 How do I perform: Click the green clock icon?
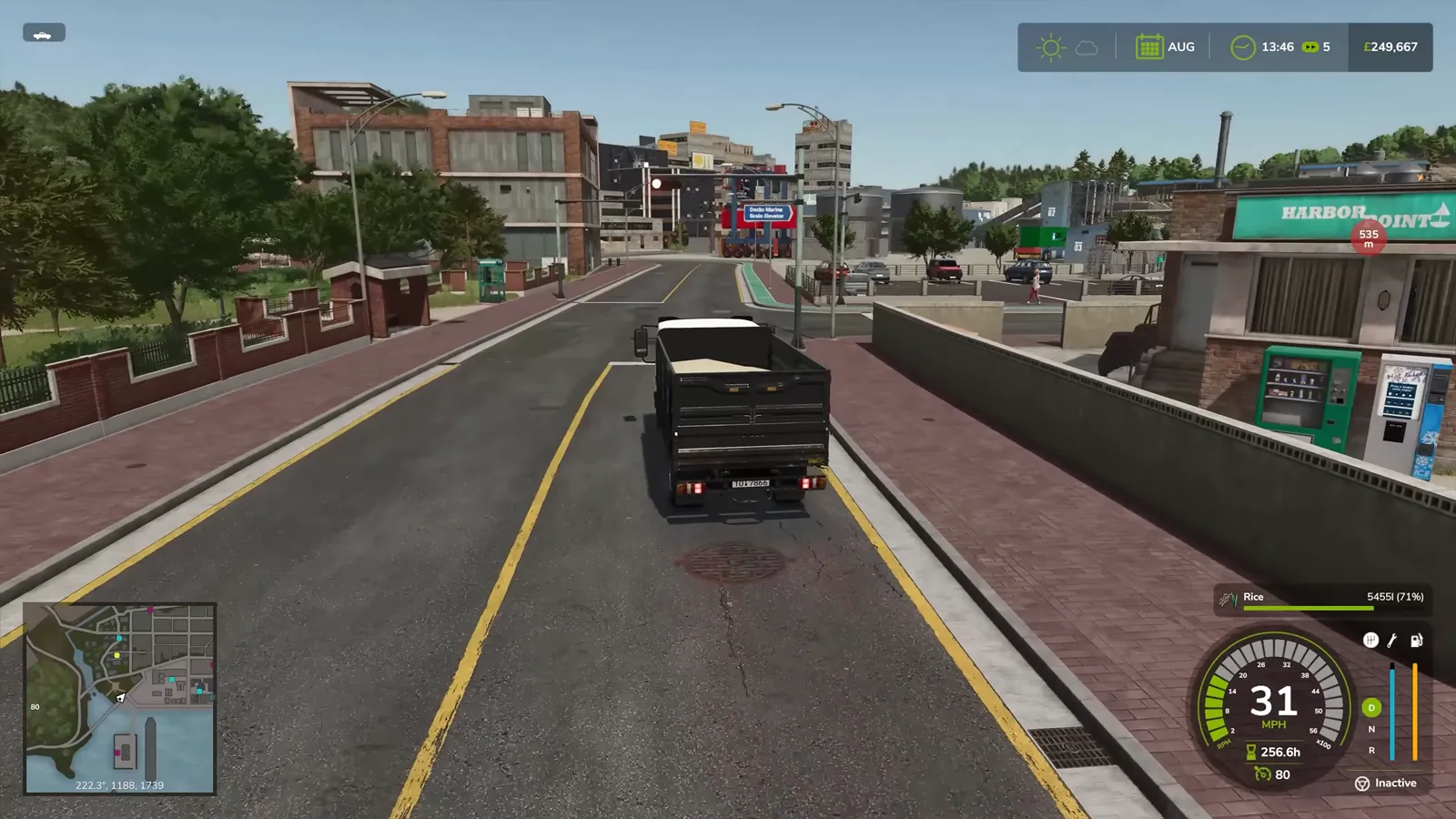point(1242,47)
